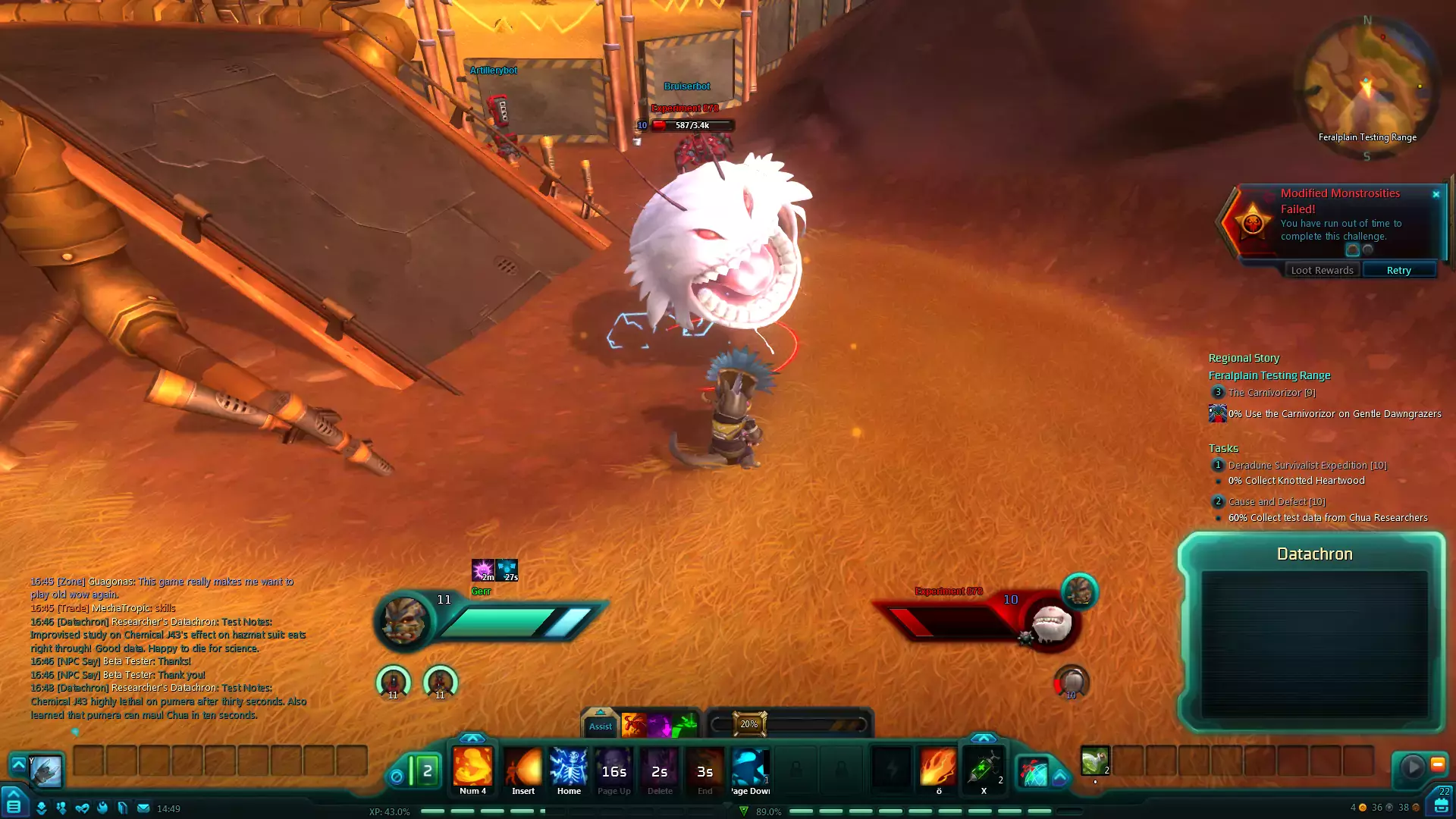Use the blue ability bound to Page Down
This screenshot has width=1456, height=819.
click(750, 767)
